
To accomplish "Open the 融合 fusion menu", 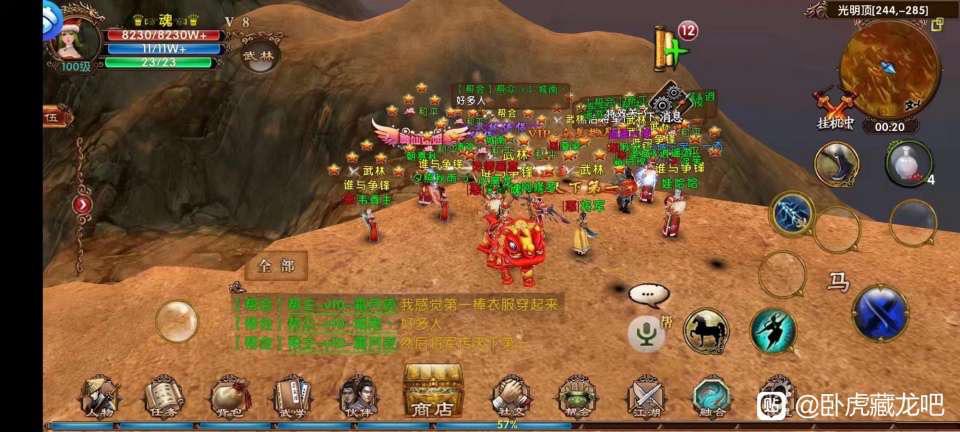I will click(712, 395).
